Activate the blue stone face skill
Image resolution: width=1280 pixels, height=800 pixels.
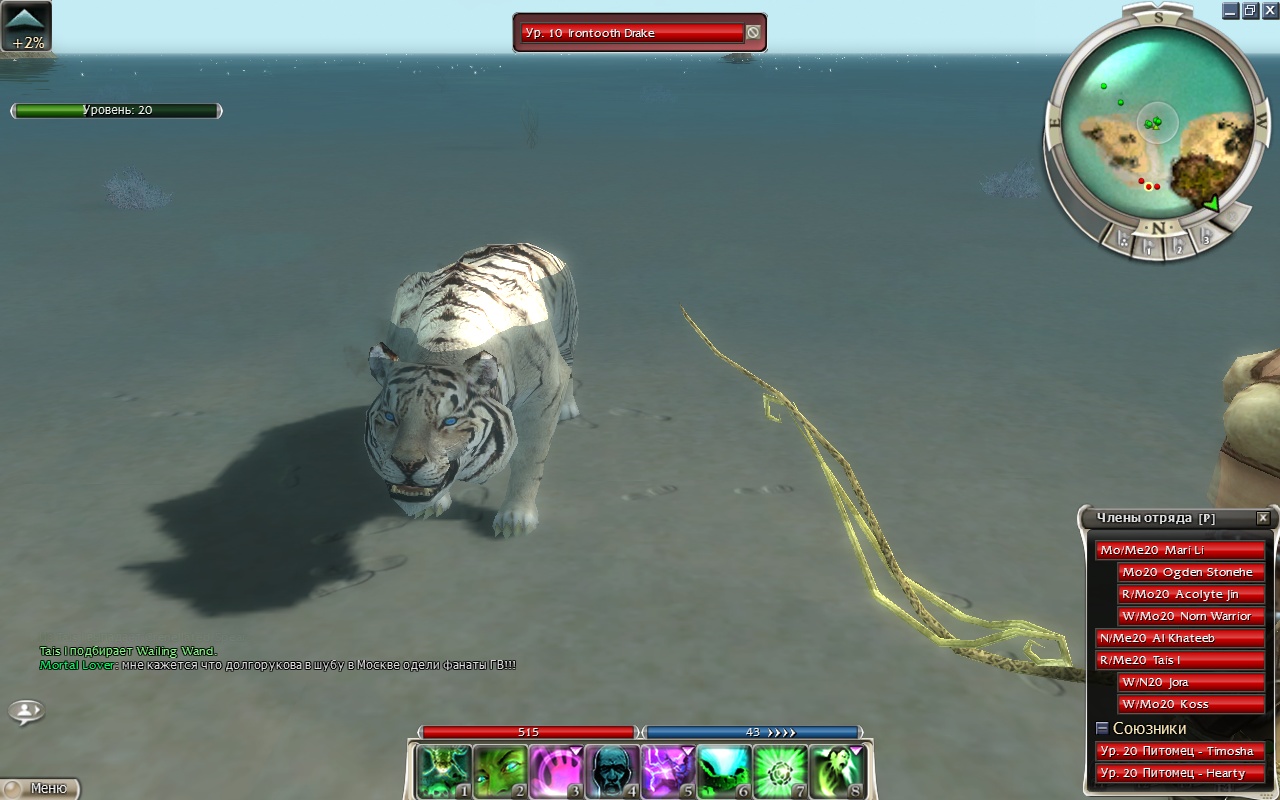coord(612,771)
